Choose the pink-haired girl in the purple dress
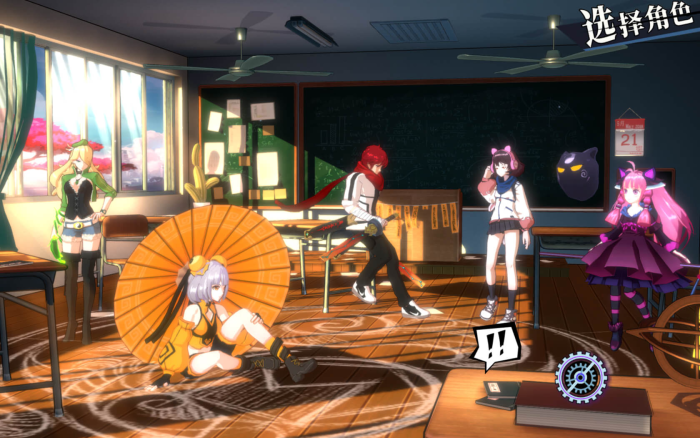The width and height of the screenshot is (700, 438). point(635,250)
